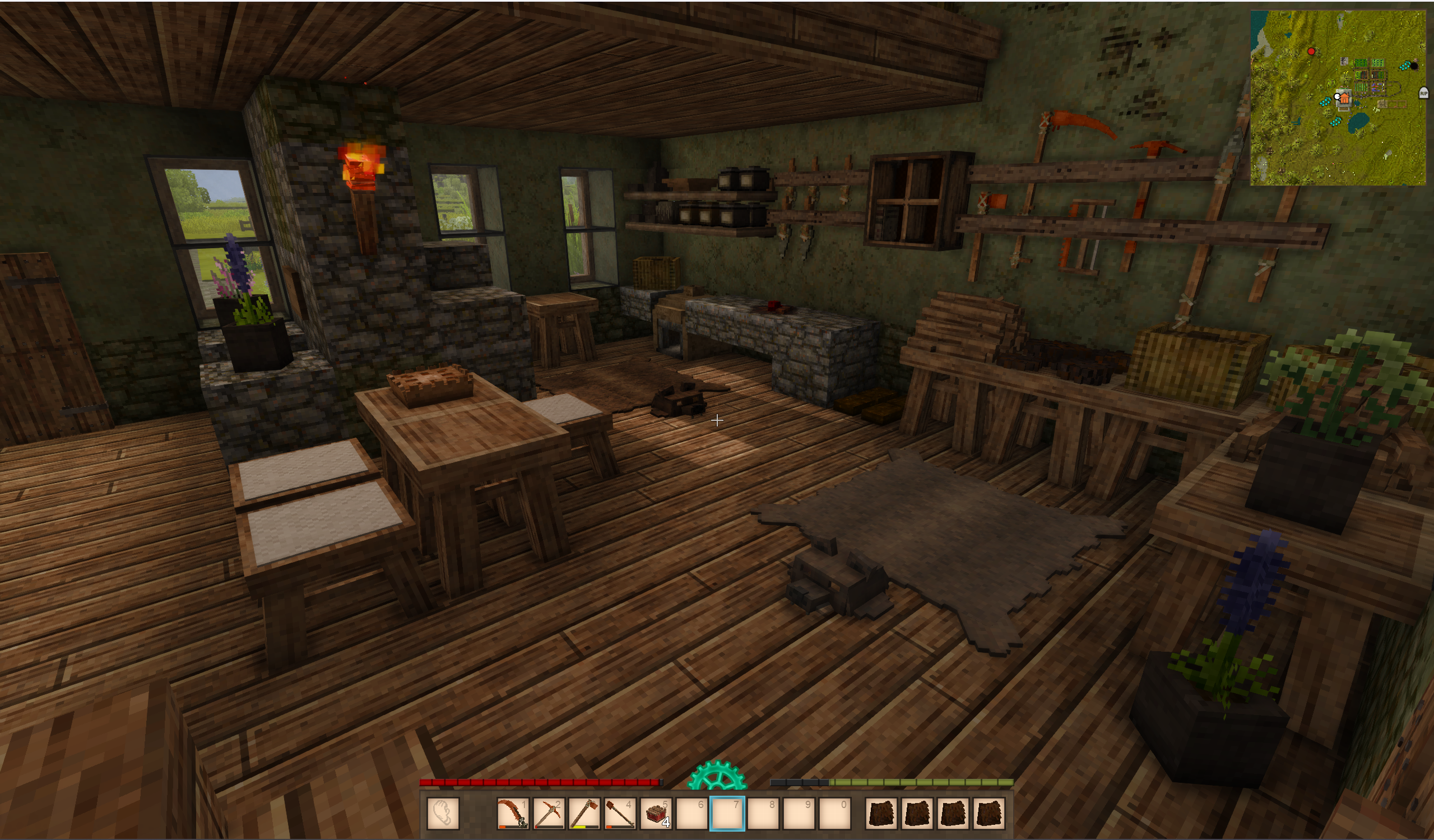Select the RIP tombstone marker on the minimap
Viewport: 1434px width, 840px height.
1423,93
